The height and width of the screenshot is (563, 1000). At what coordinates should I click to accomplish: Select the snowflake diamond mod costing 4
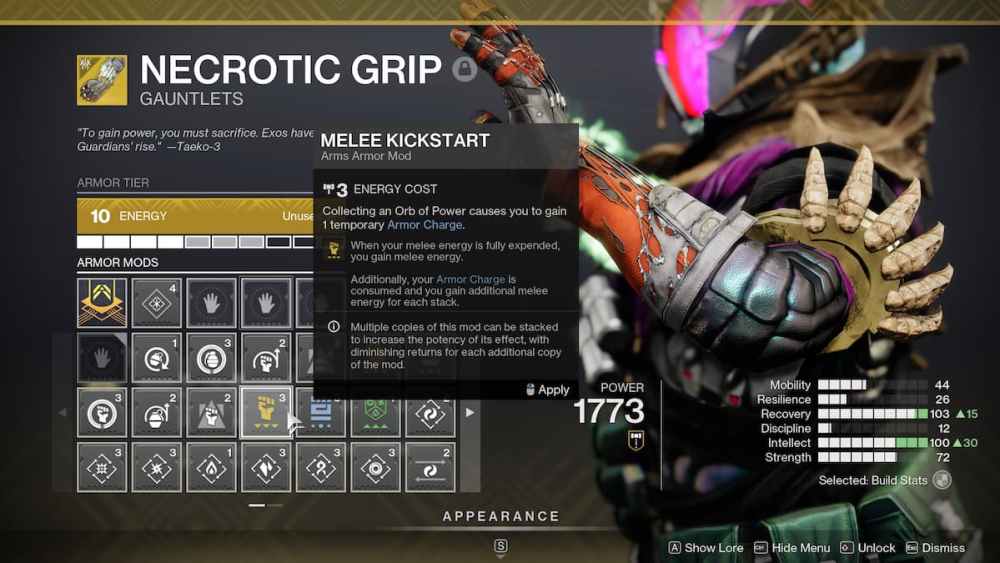[x=157, y=303]
